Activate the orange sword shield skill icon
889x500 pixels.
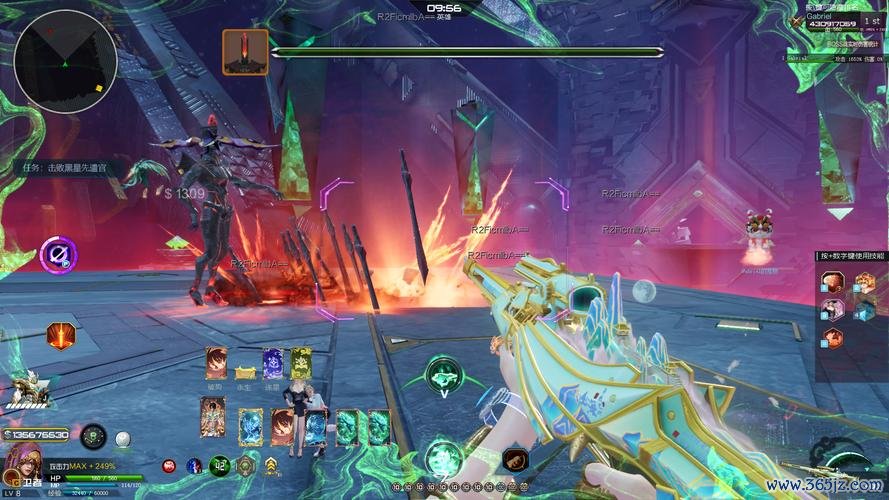61,336
